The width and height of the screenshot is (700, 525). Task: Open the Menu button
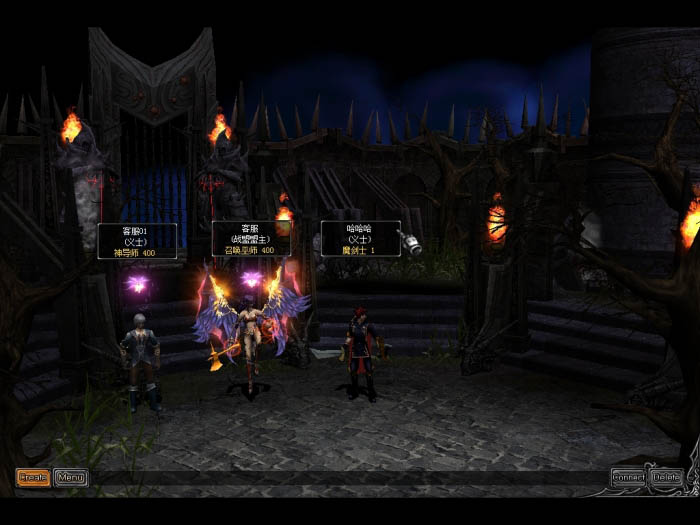[70, 478]
